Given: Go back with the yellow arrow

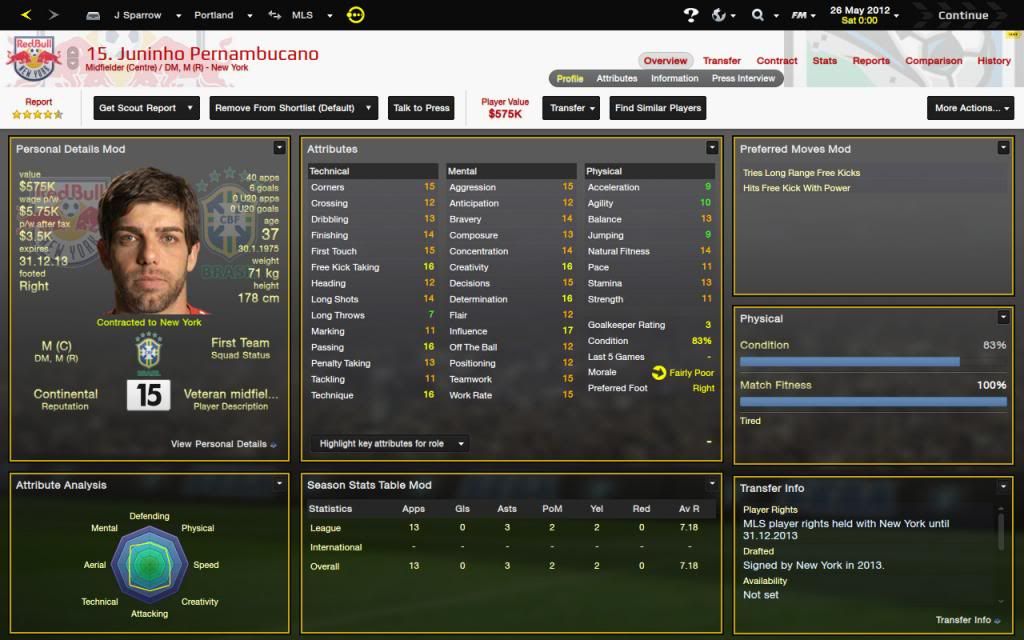Looking at the screenshot, I should (26, 15).
